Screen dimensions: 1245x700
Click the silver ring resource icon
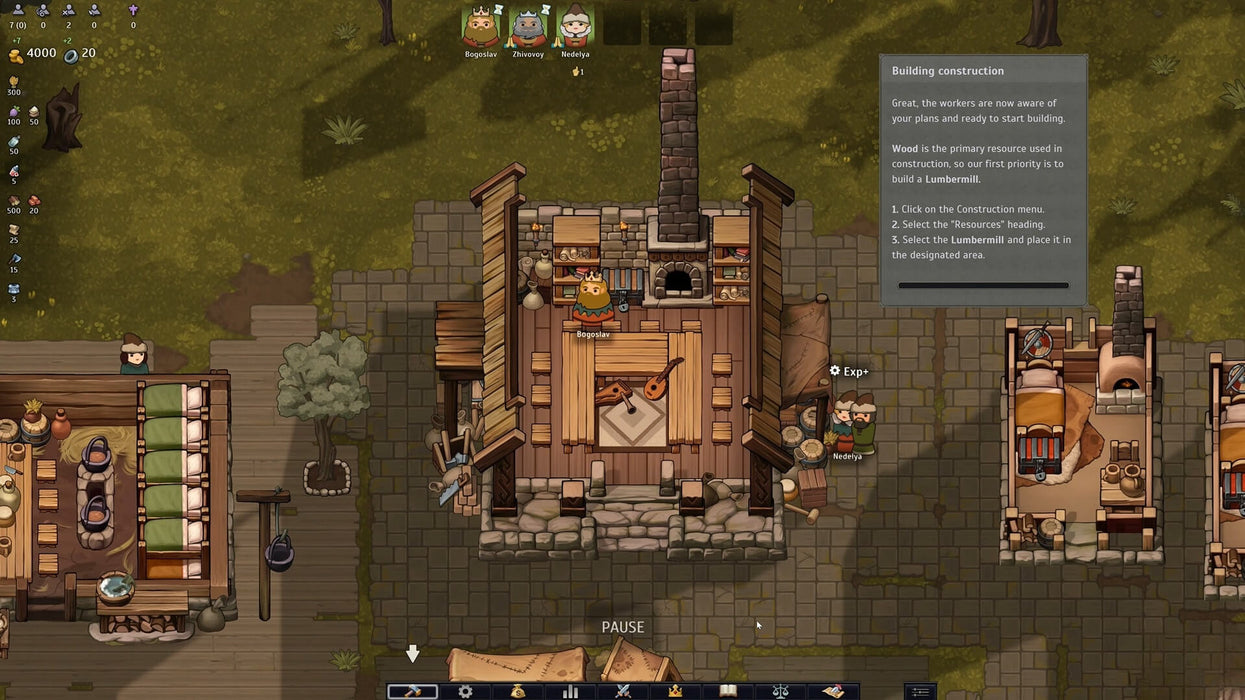tap(70, 55)
